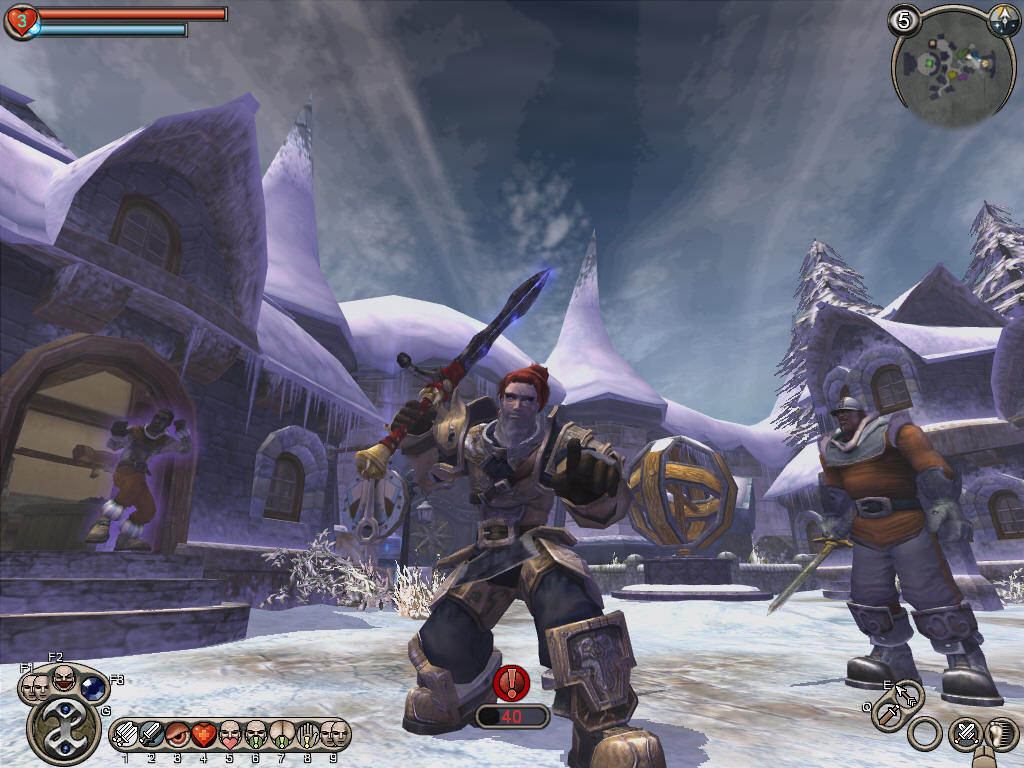The image size is (1024, 768).
Task: Choose the single sword icon in slot 2
Action: (151, 735)
